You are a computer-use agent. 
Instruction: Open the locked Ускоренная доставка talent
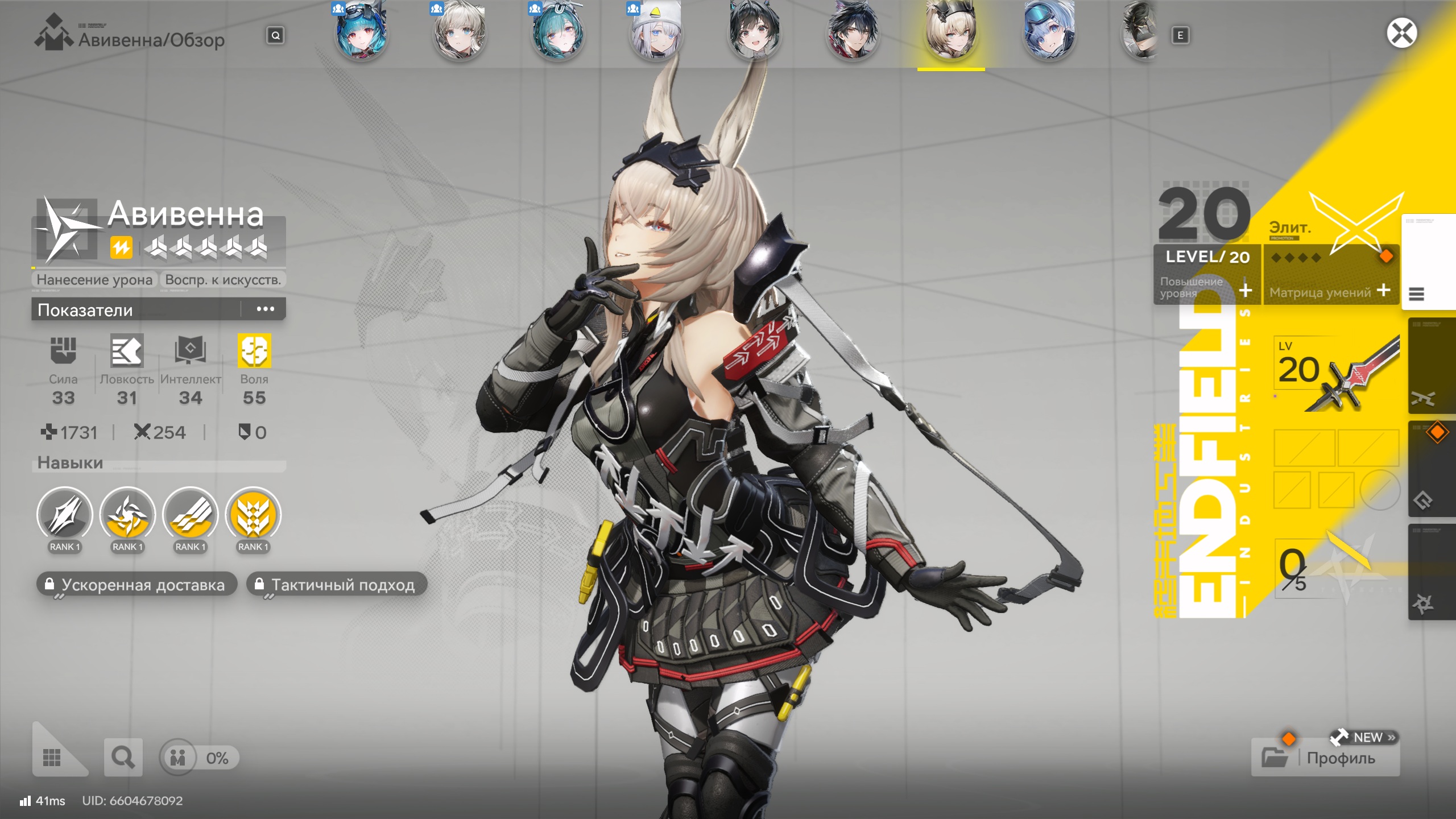click(x=136, y=584)
